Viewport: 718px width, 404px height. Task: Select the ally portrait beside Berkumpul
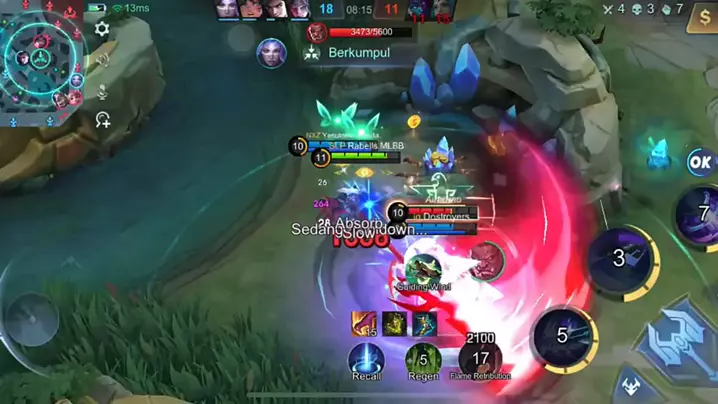tap(271, 53)
